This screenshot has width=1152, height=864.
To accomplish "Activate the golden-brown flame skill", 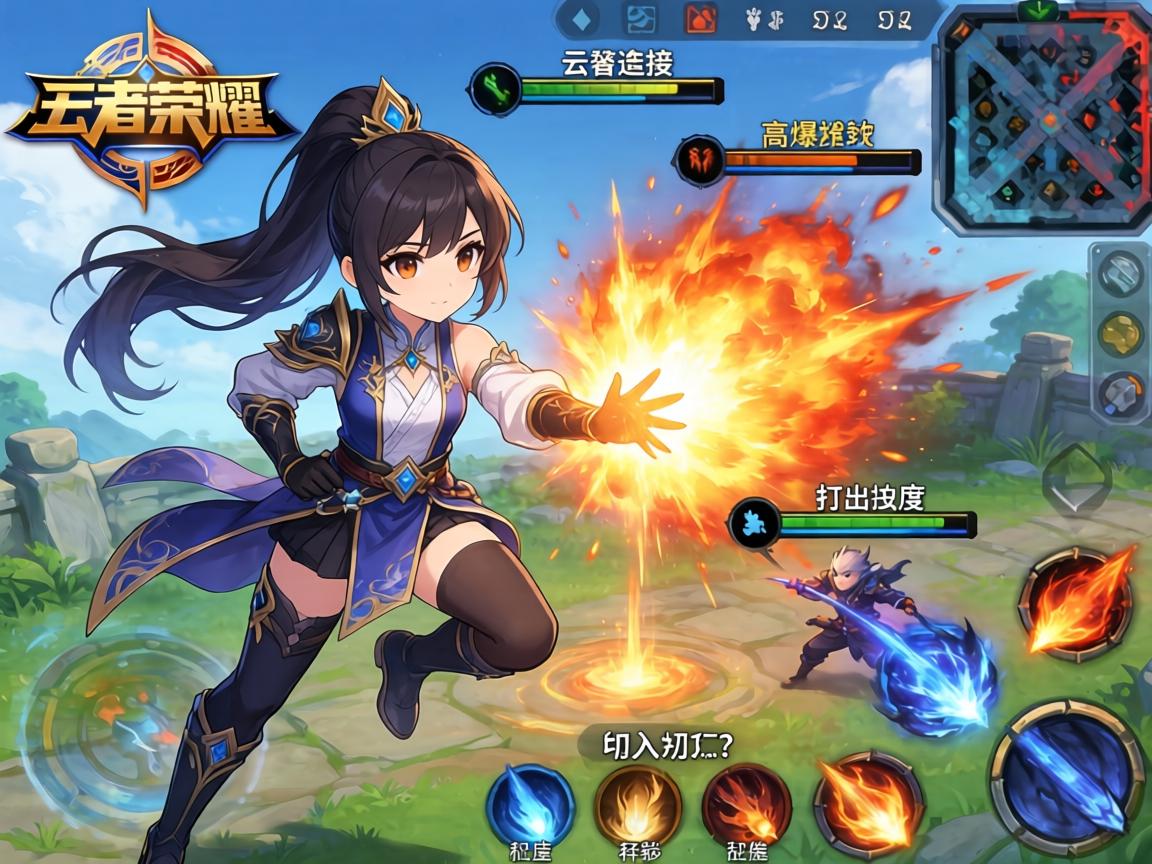I will [x=638, y=807].
